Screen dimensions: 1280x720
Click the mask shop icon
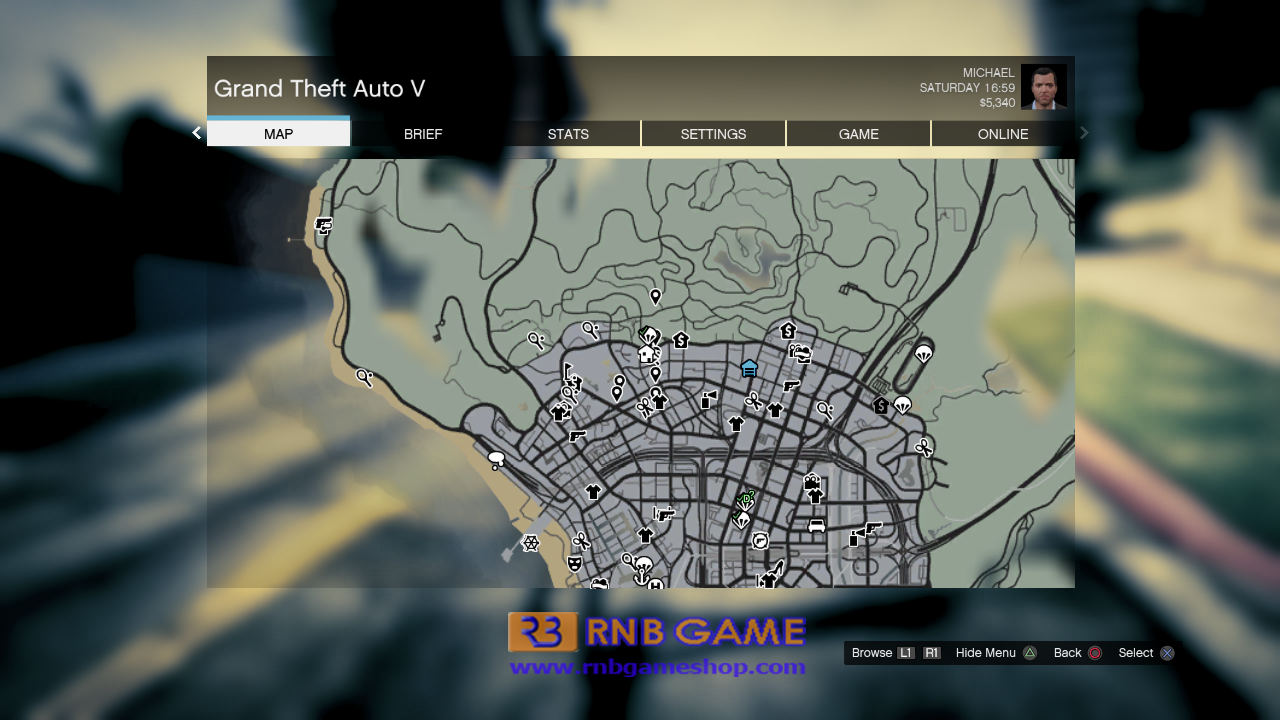[x=573, y=563]
